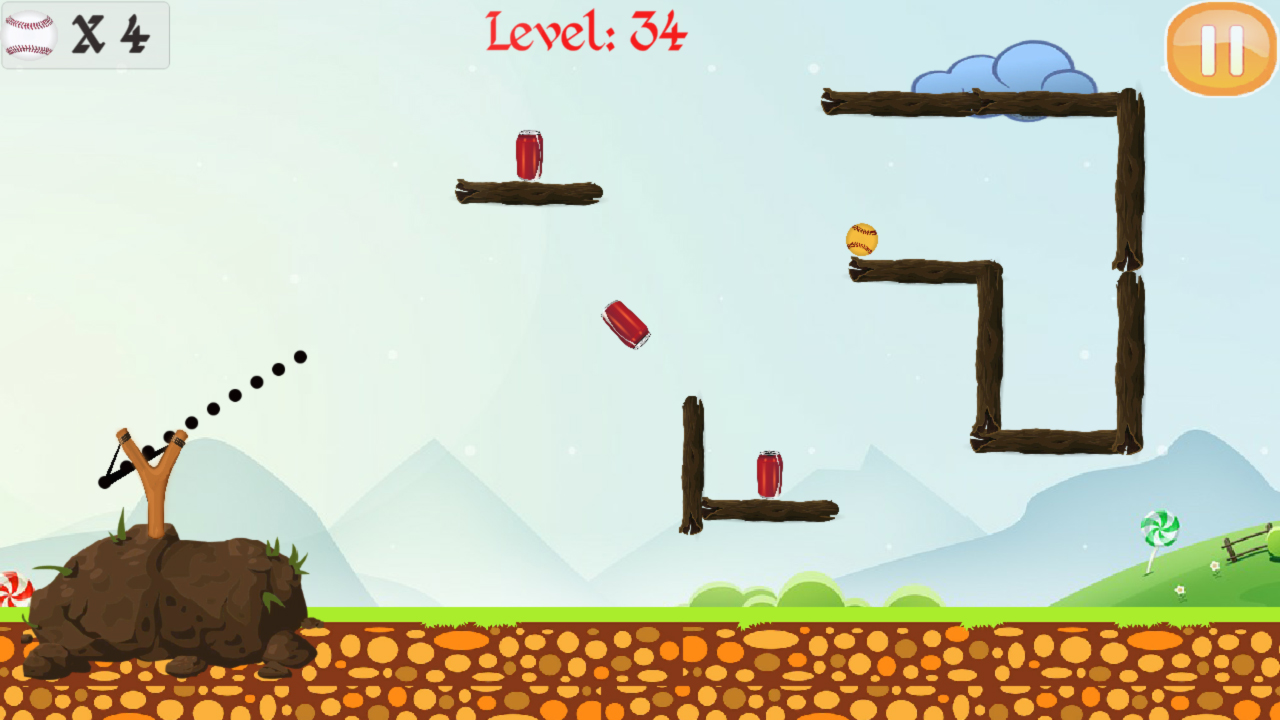The width and height of the screenshot is (1280, 720).
Task: Click the green lollipop candy near the fence
Action: tap(1162, 529)
